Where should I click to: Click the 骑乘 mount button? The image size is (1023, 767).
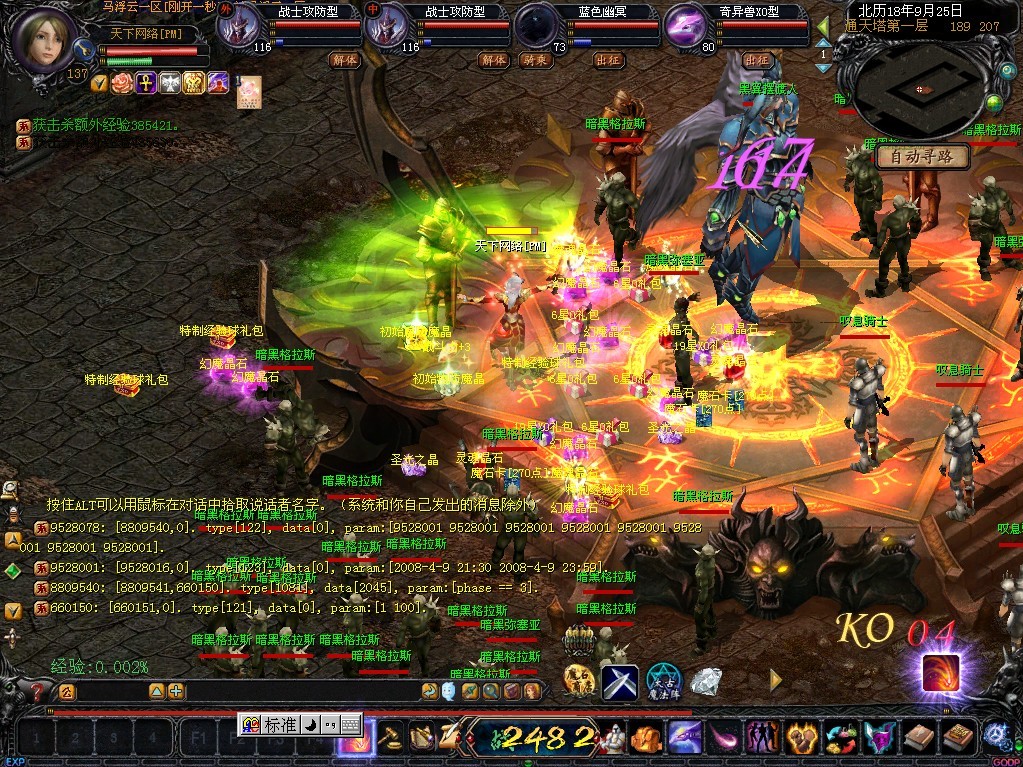tap(537, 60)
